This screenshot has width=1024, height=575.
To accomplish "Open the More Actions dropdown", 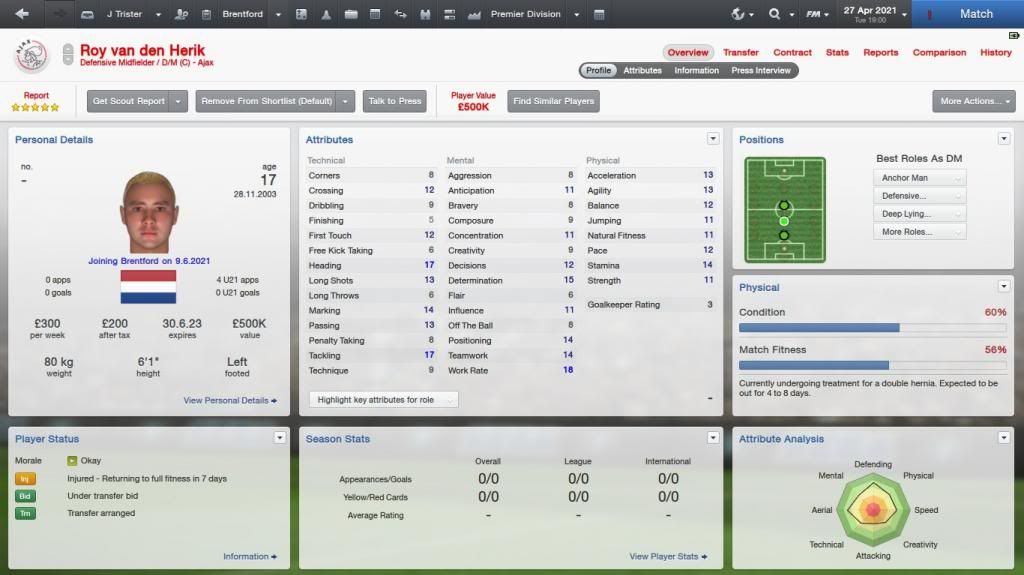I will [x=972, y=101].
